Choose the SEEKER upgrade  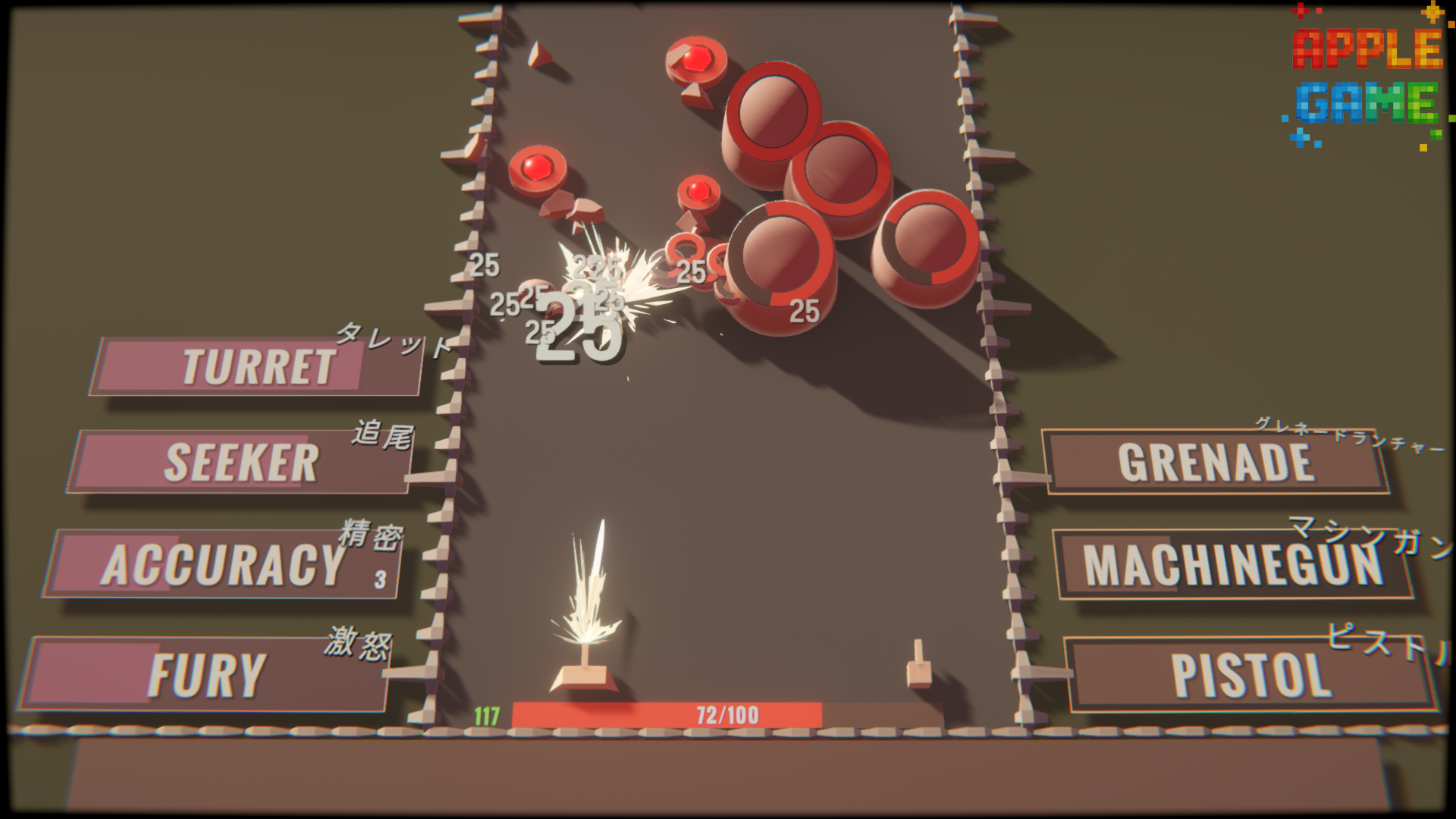(x=241, y=463)
